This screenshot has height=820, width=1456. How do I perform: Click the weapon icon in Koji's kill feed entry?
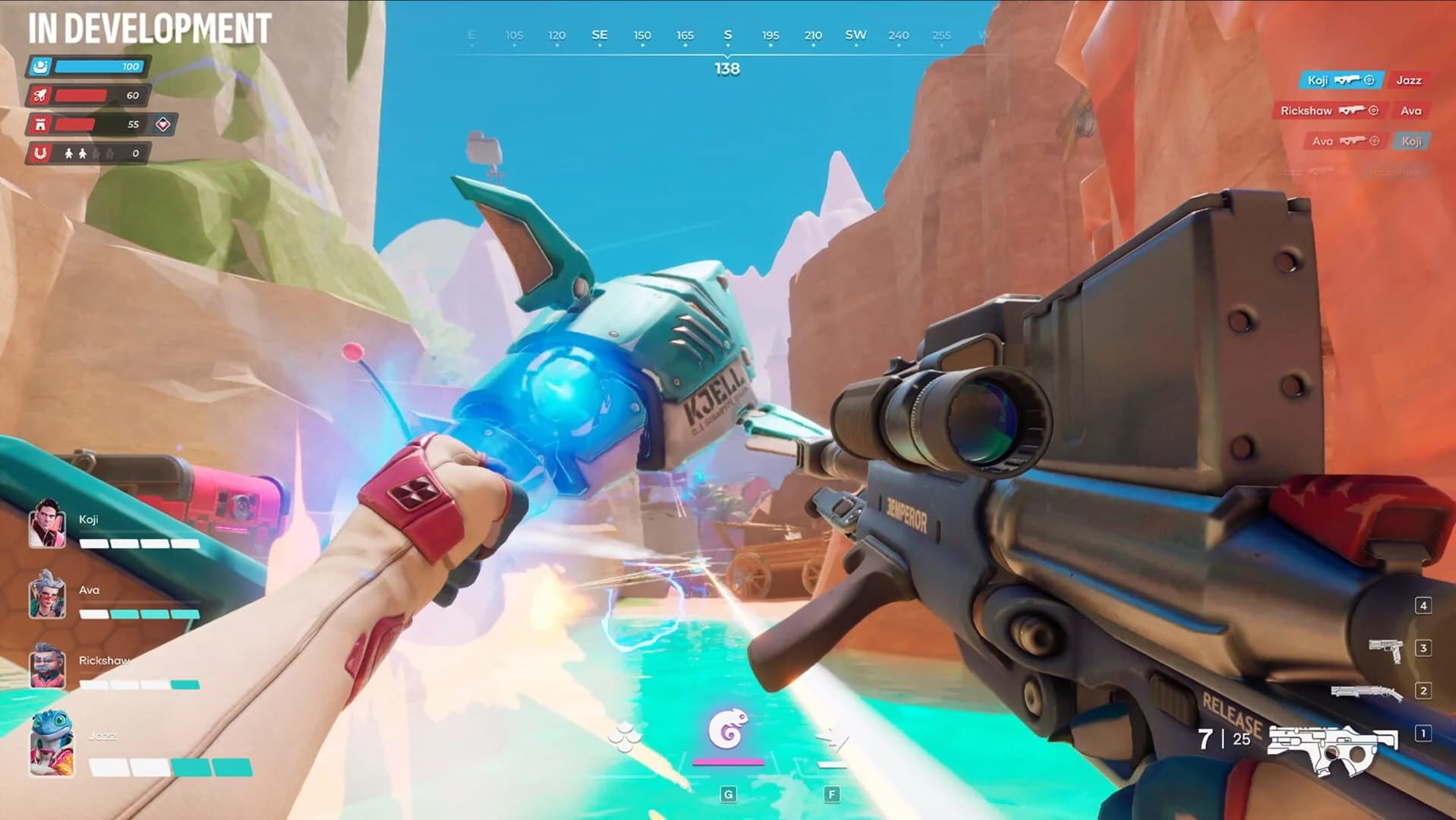1349,79
